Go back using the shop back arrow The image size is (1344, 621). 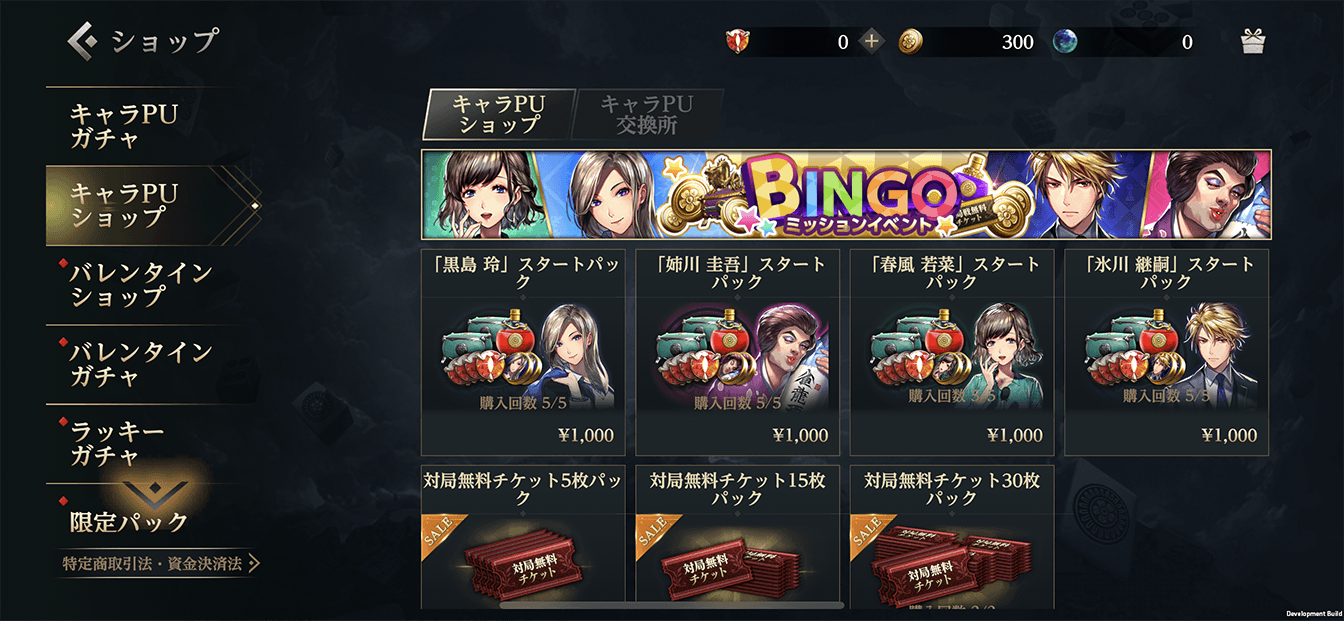tap(82, 41)
